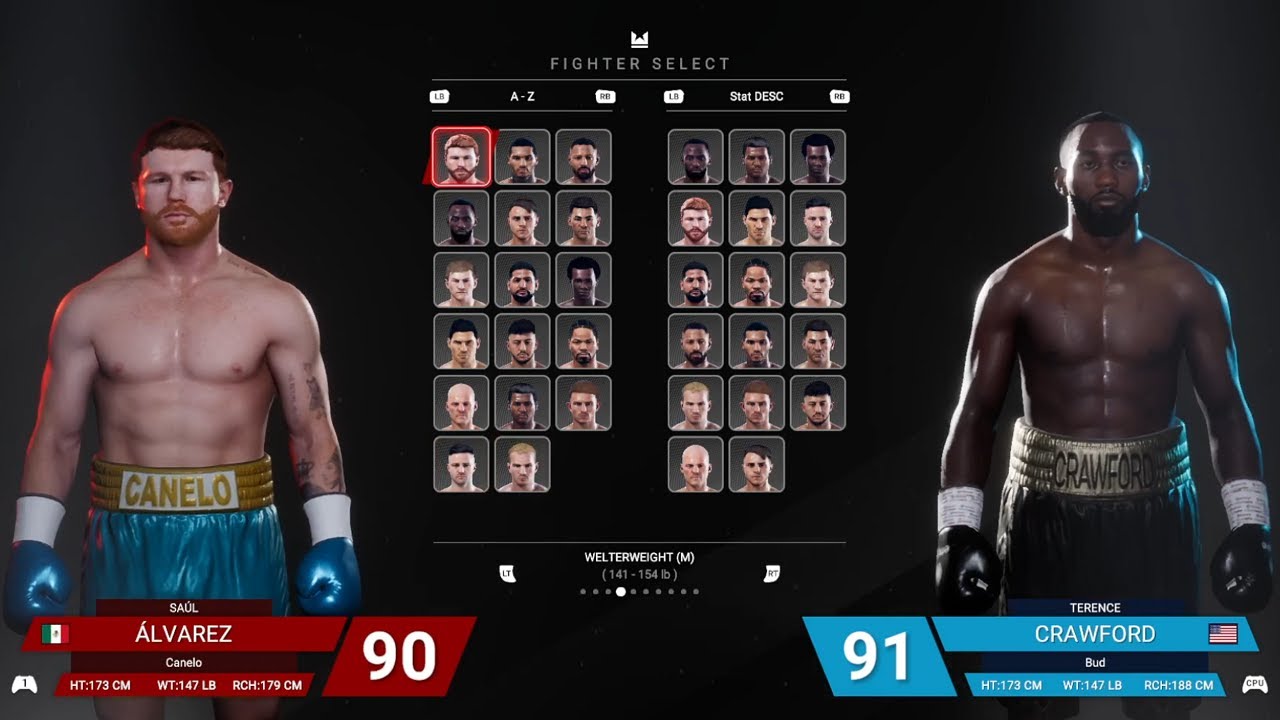Change the A - Z sort order
The height and width of the screenshot is (720, 1280).
[x=521, y=97]
